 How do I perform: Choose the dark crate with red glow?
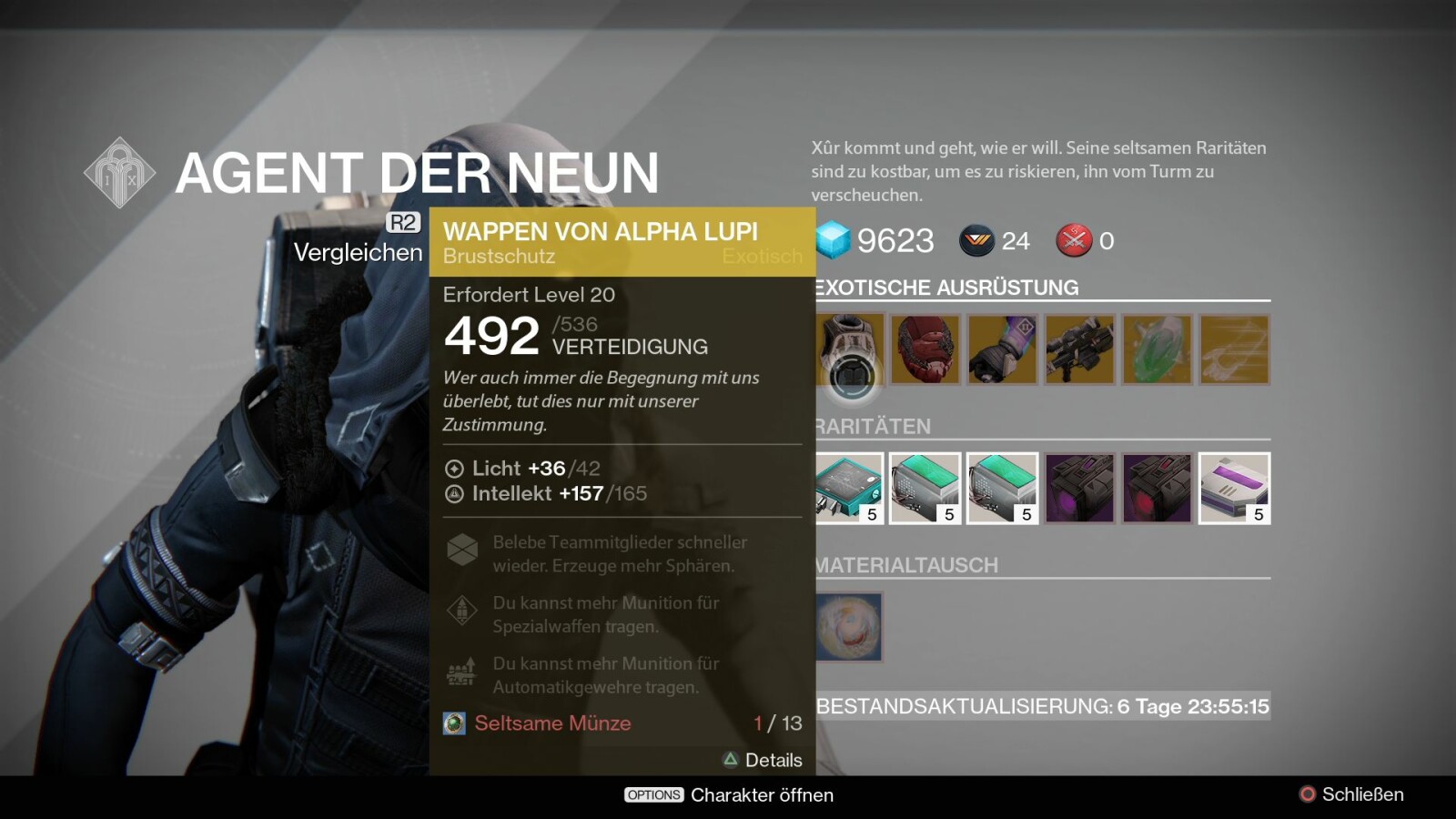point(1158,488)
